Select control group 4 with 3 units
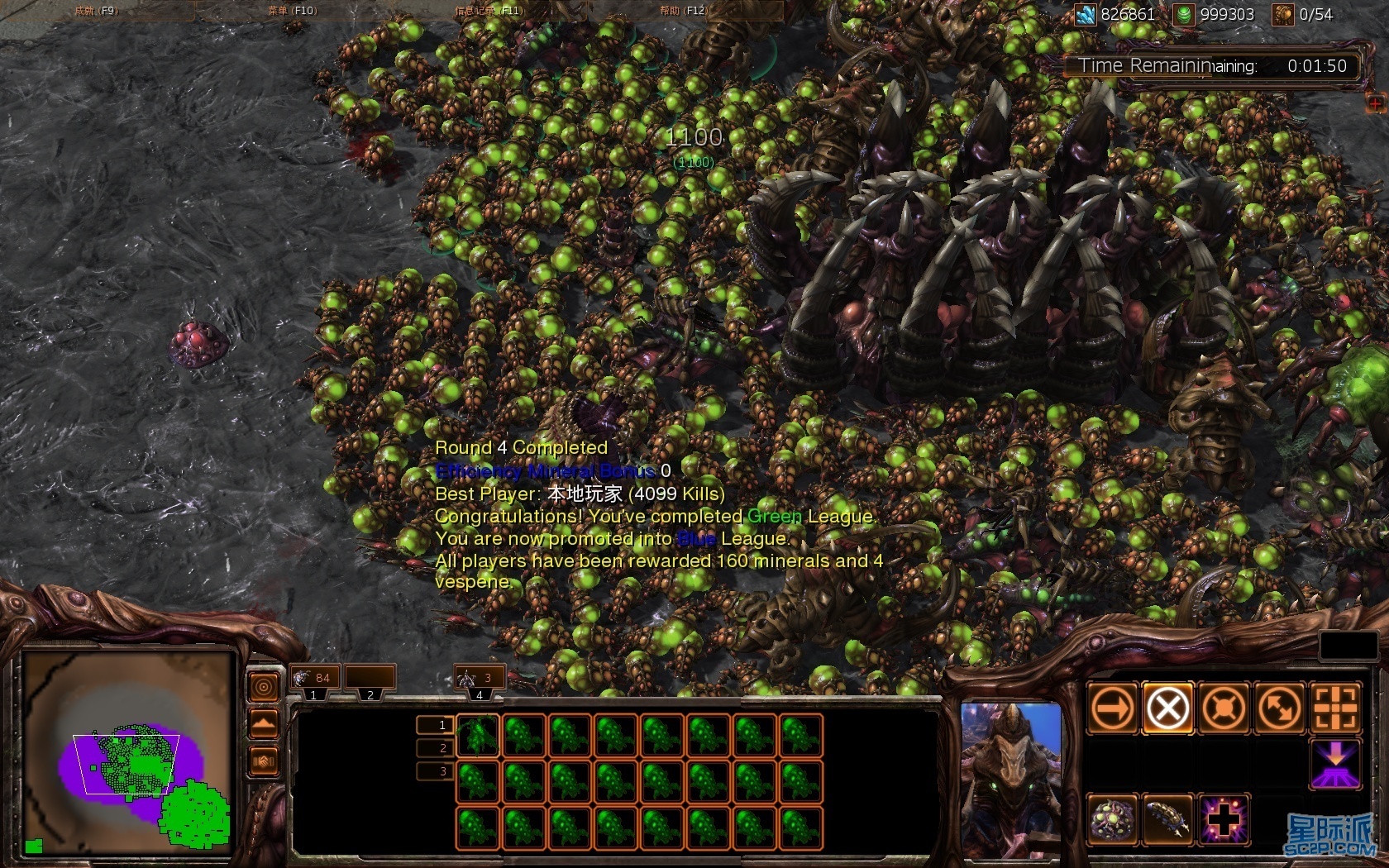The height and width of the screenshot is (868, 1389). coord(480,680)
